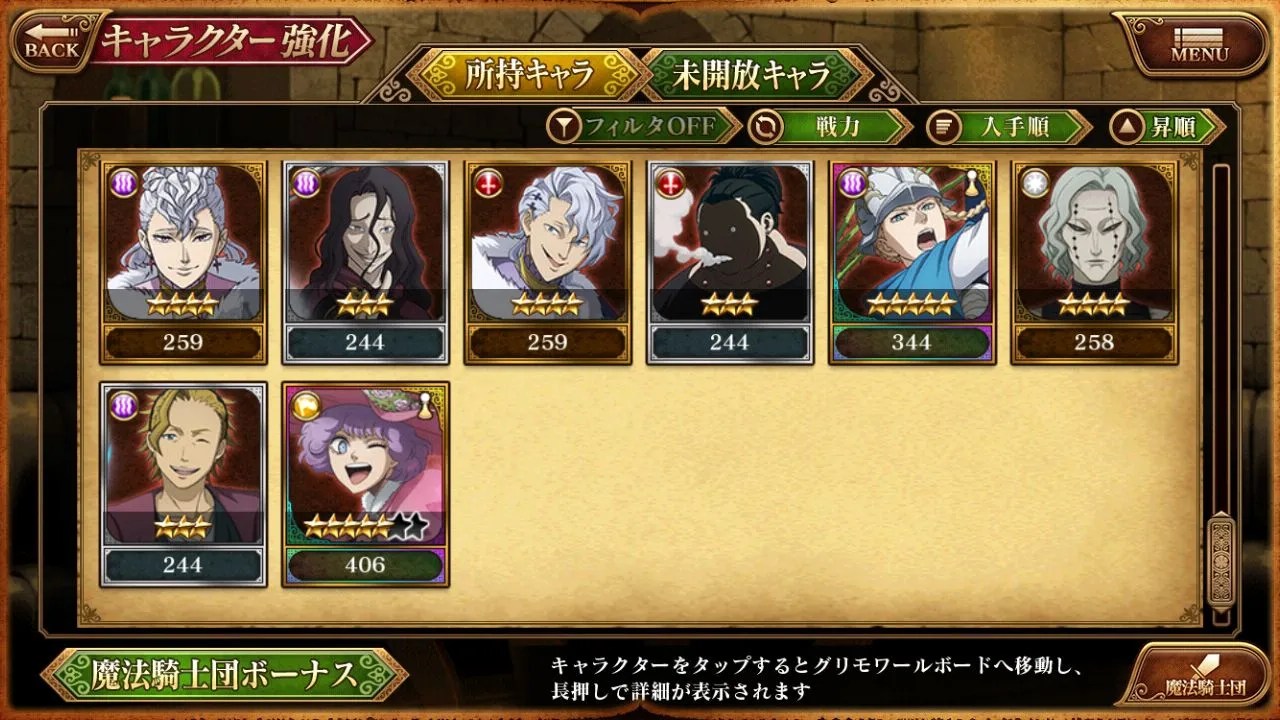This screenshot has height=720, width=1280.
Task: Change the 戦力 sort criterion
Action: [x=830, y=127]
